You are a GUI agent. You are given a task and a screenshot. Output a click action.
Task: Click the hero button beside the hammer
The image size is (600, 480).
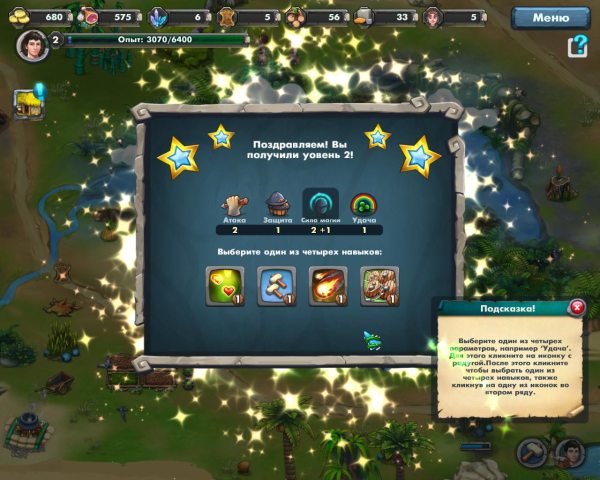(x=570, y=453)
